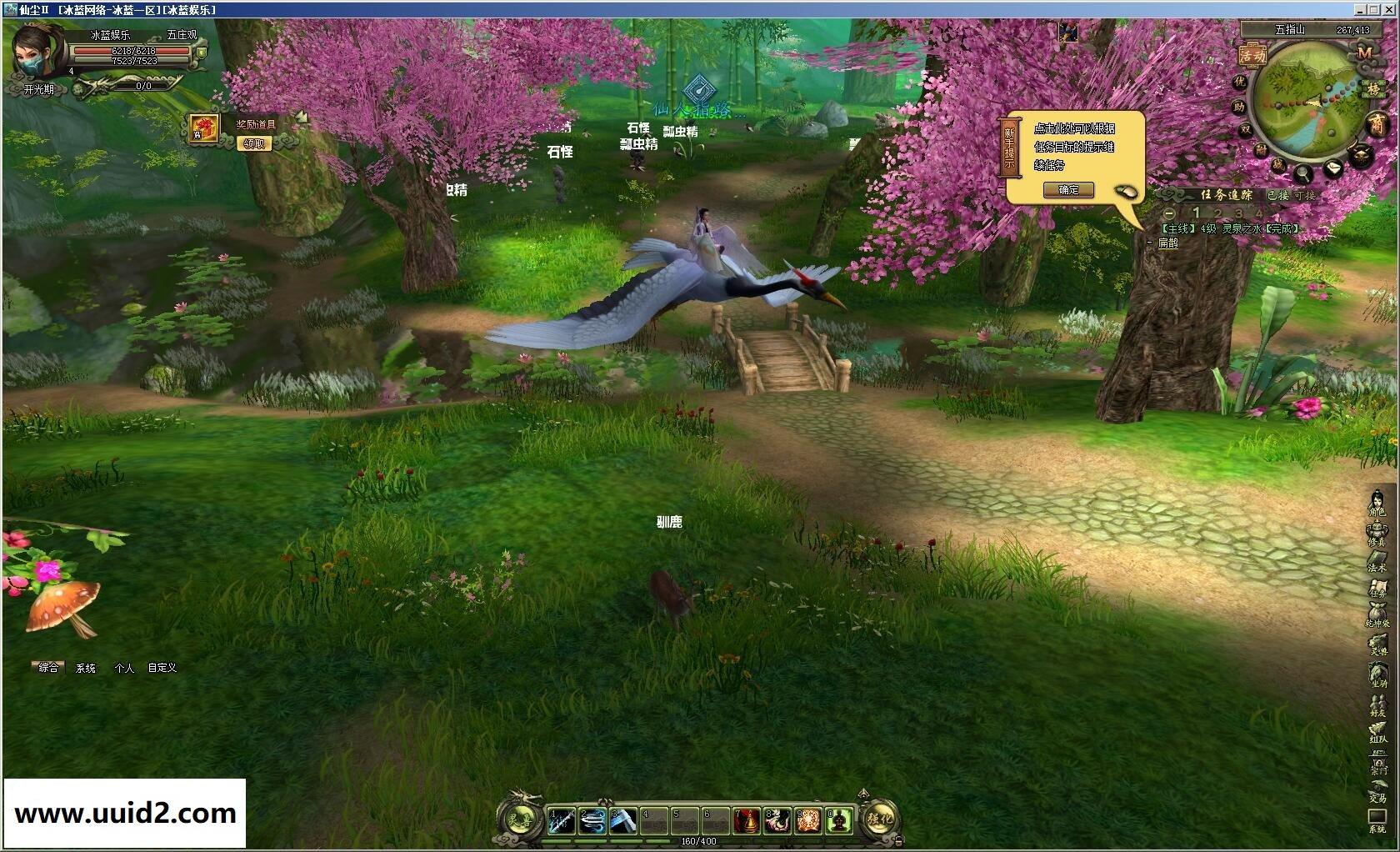
Task: Open the 活动 events button
Action: click(x=1251, y=55)
